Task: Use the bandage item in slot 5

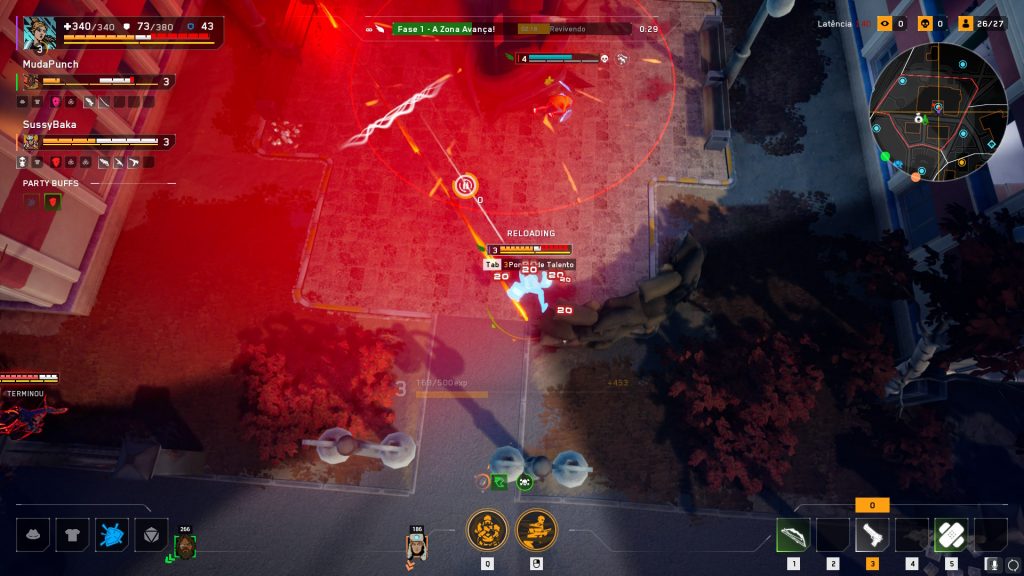Action: [x=950, y=536]
